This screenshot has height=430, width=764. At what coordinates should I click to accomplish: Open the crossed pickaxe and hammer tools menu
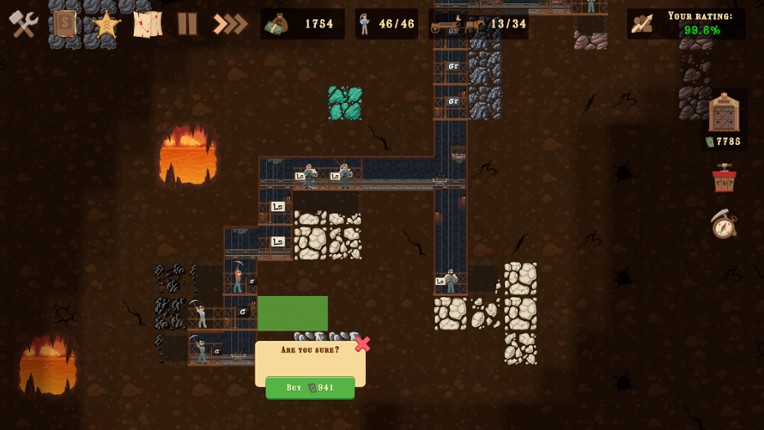point(24,24)
